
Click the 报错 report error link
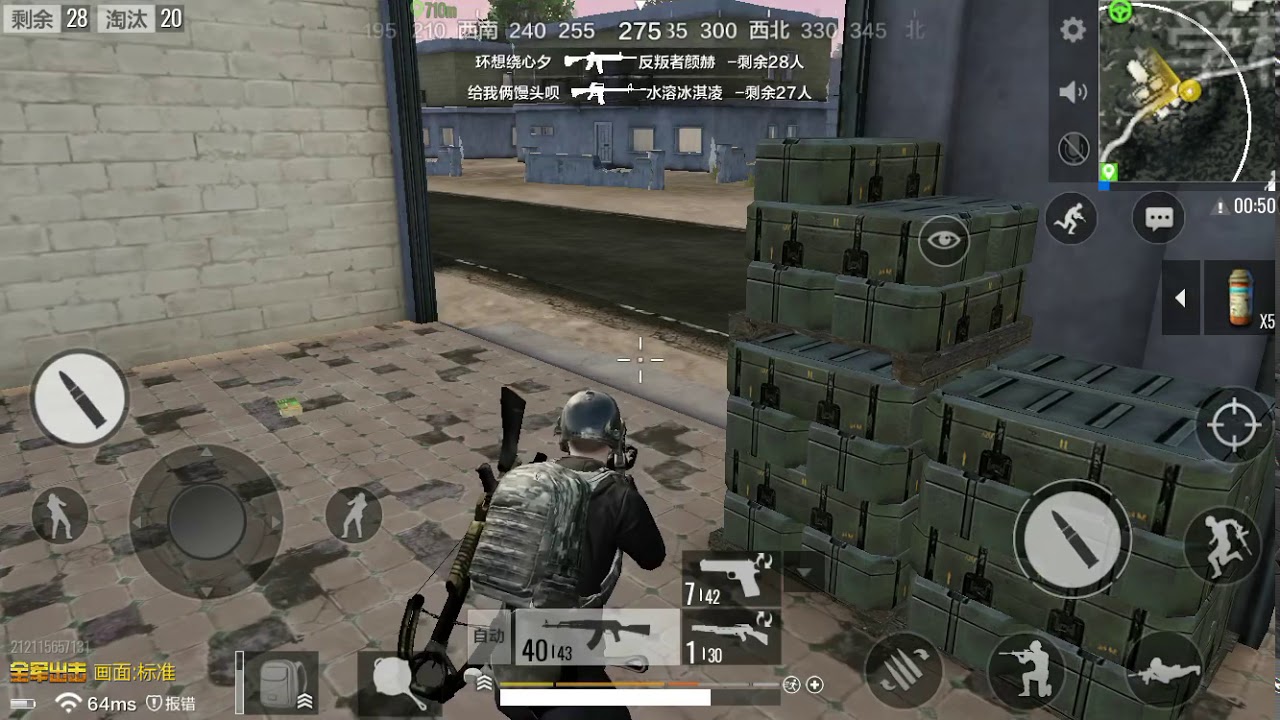click(x=172, y=704)
